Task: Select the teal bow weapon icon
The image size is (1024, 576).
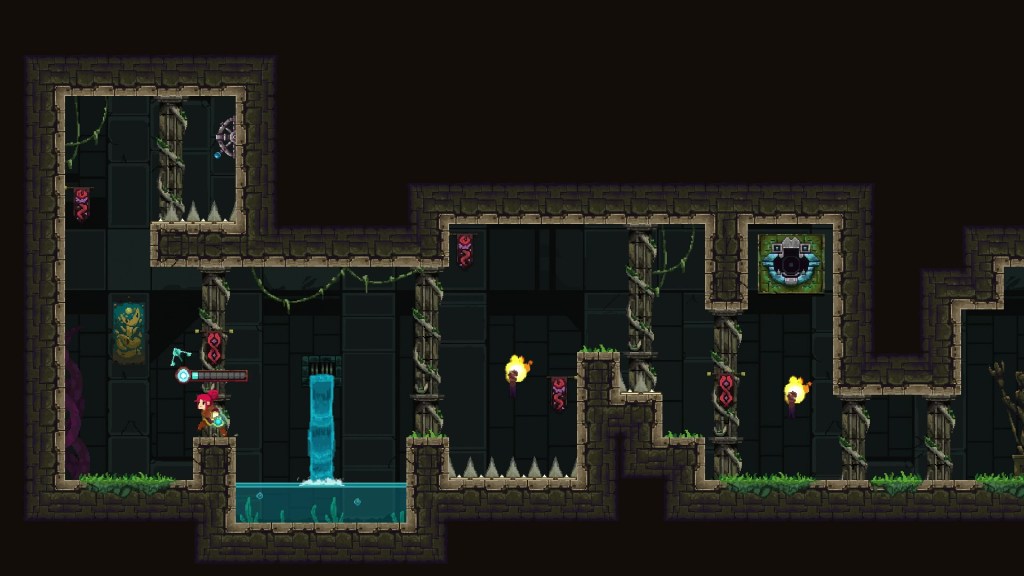Action: (180, 356)
